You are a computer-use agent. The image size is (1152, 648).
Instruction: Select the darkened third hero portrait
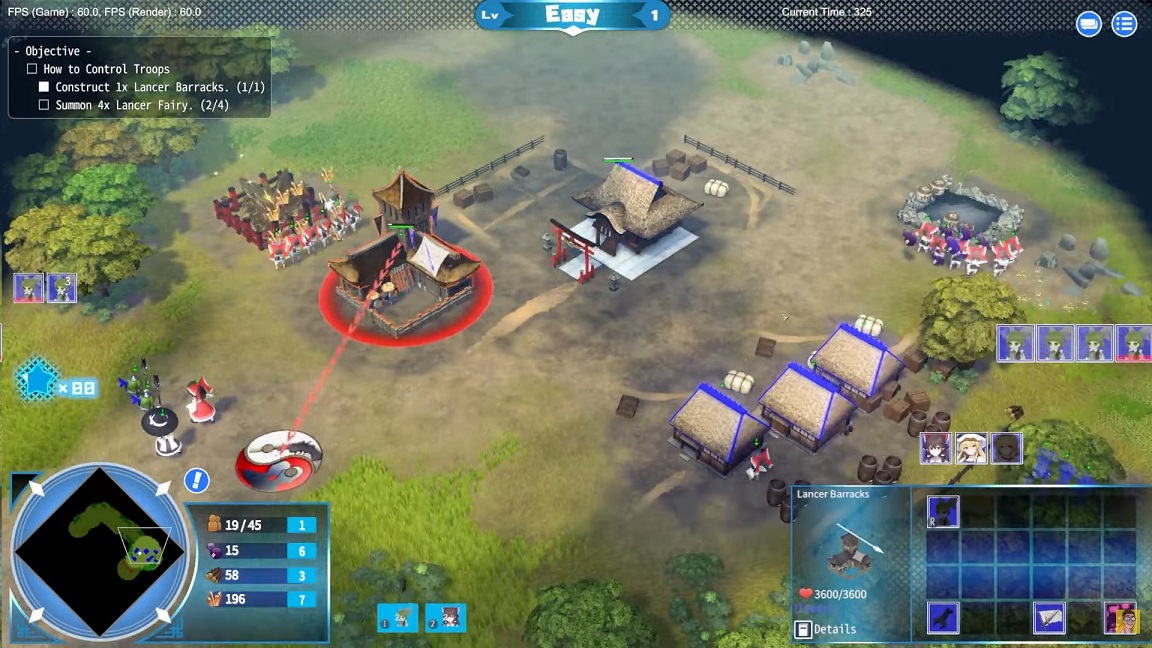1006,448
